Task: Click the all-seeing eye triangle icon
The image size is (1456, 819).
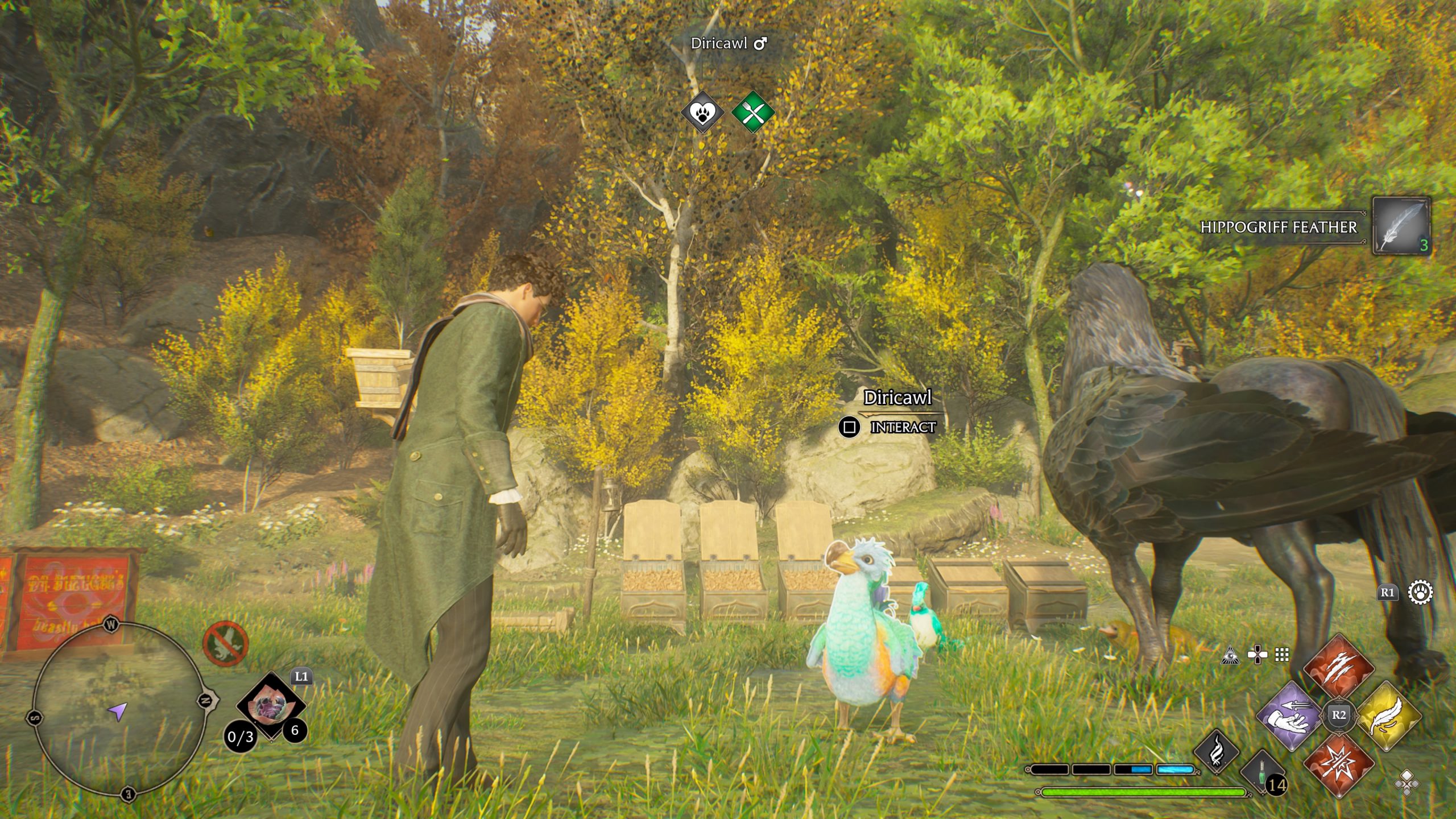Action: [1230, 656]
